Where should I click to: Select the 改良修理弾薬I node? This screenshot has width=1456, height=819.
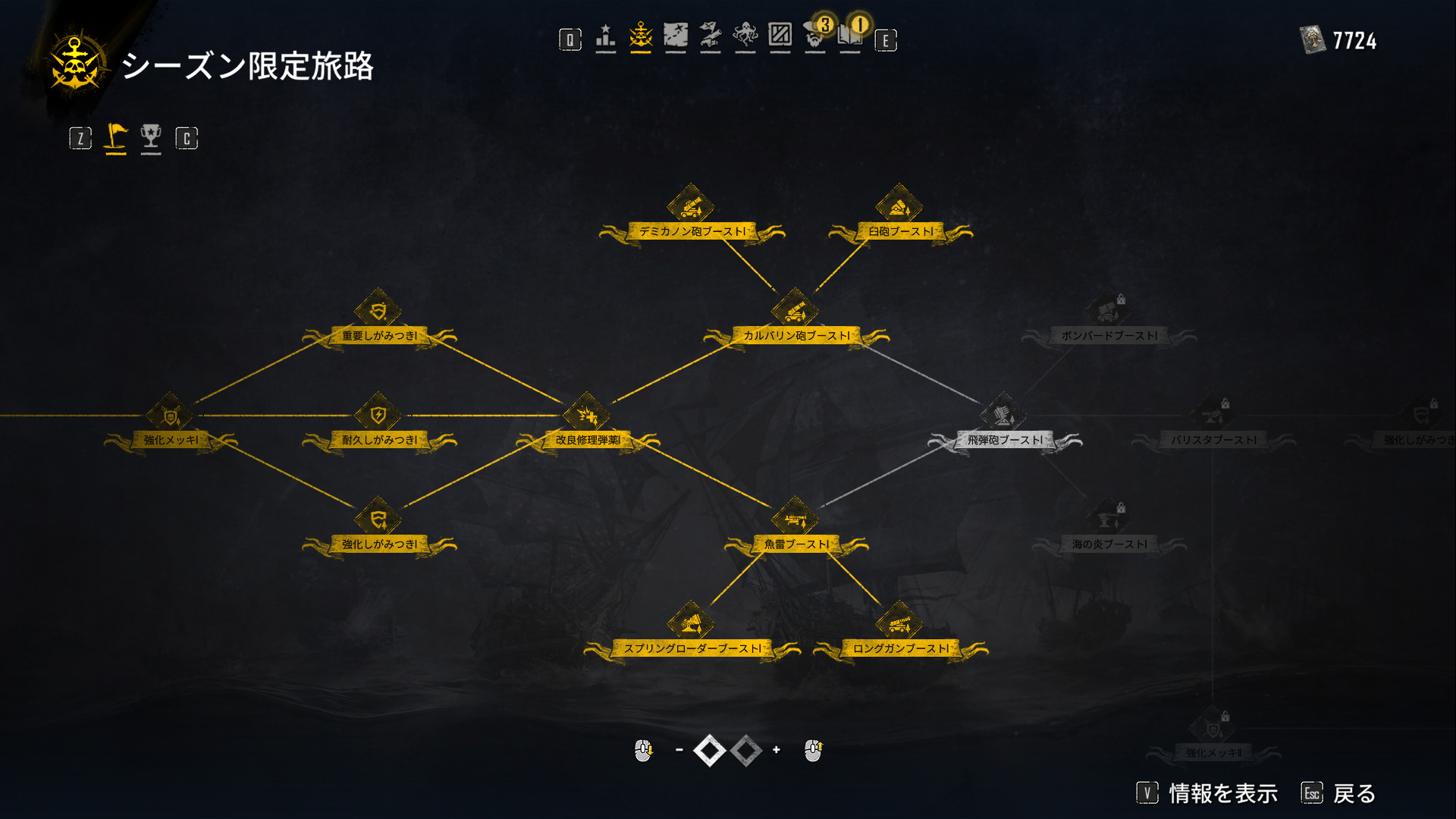[586, 416]
